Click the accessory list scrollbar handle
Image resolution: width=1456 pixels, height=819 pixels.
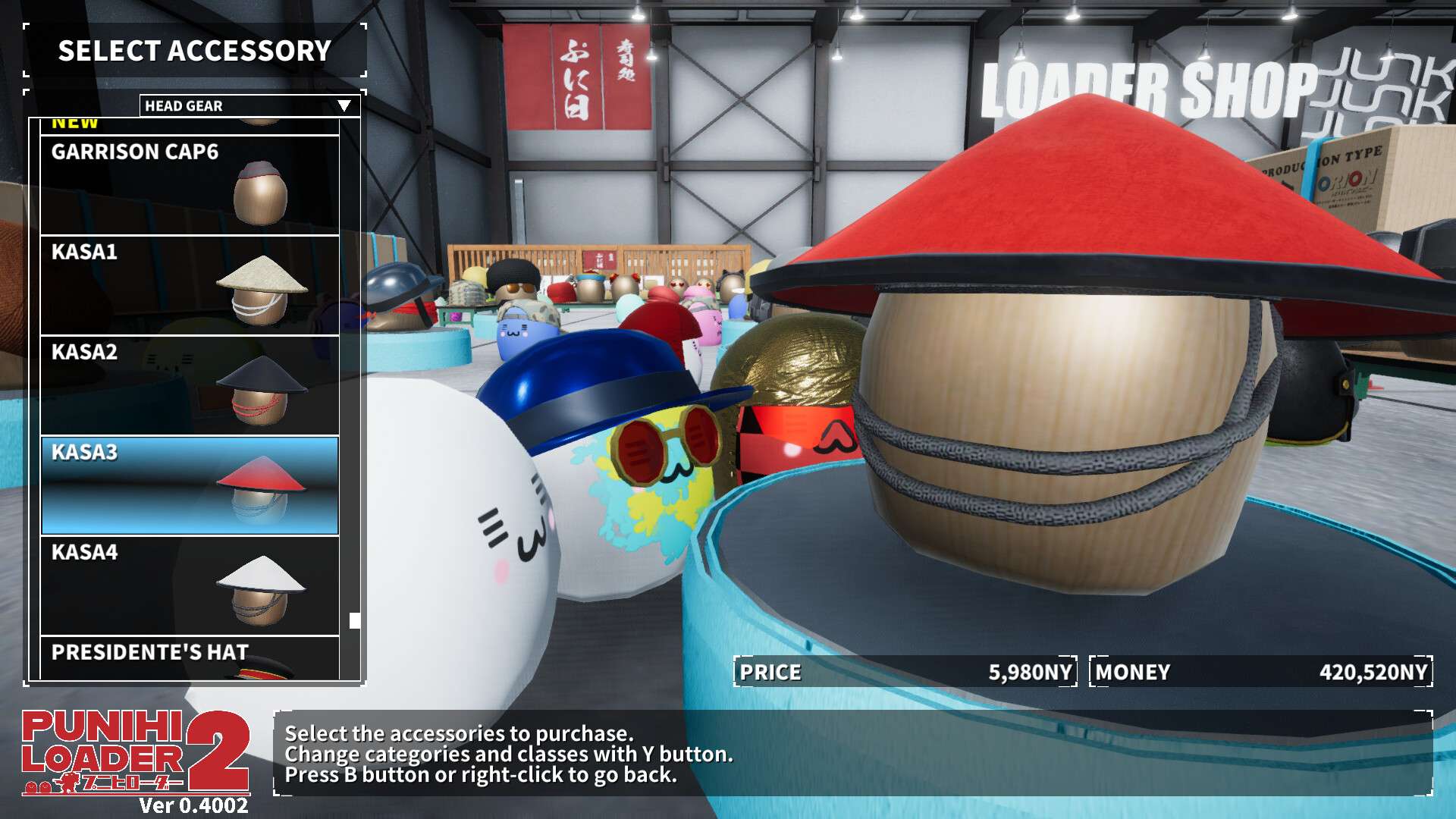354,620
